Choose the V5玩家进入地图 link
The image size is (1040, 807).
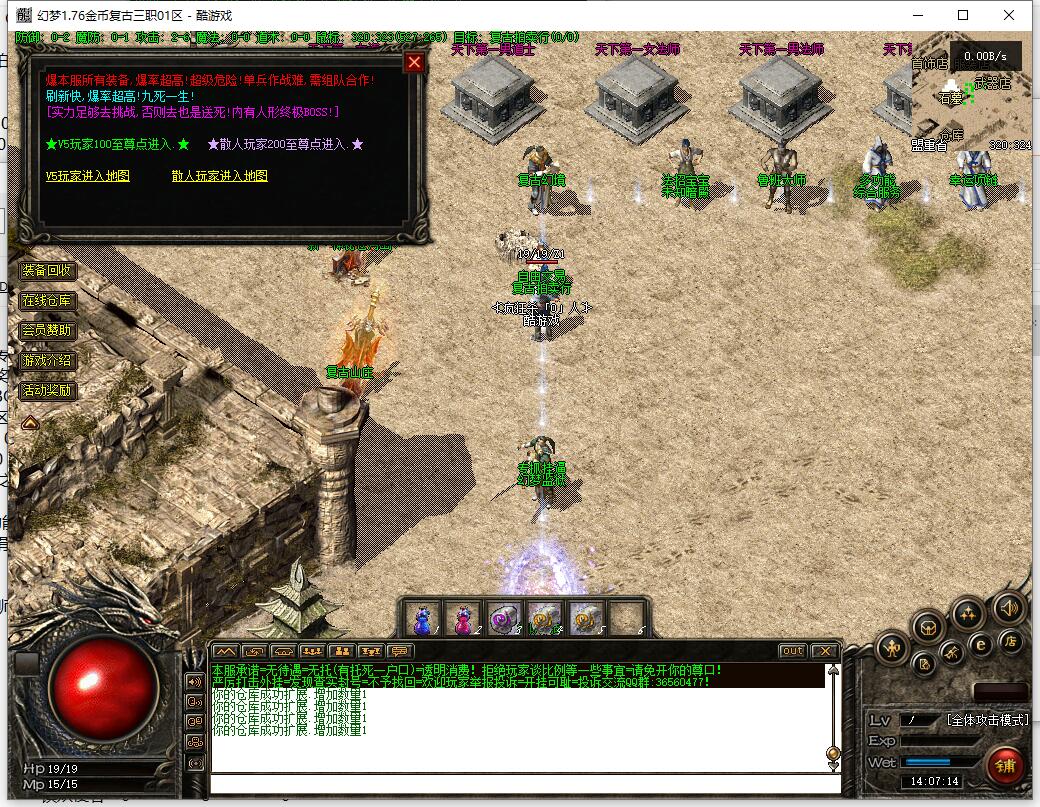[x=87, y=176]
